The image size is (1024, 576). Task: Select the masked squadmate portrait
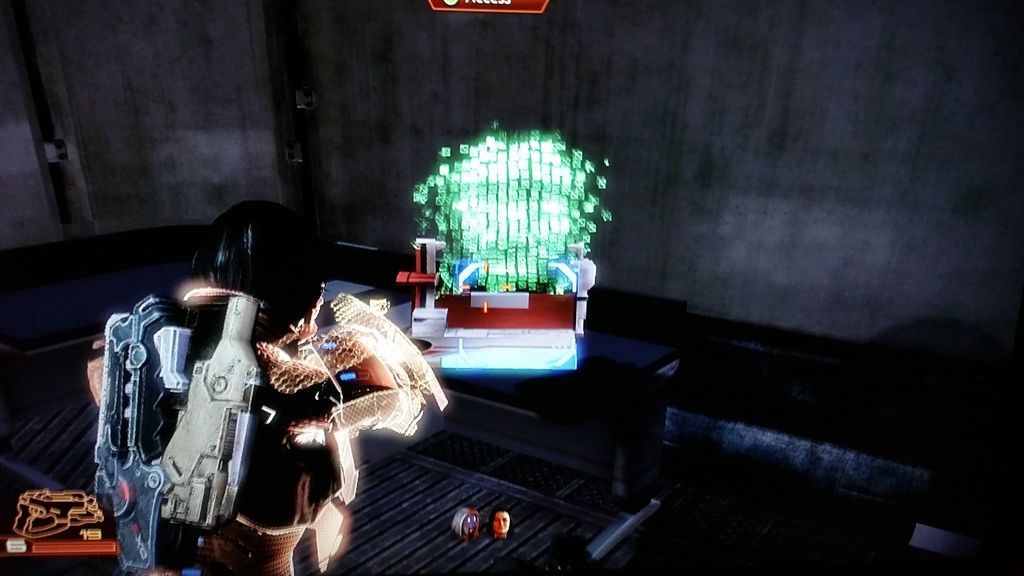[x=467, y=523]
